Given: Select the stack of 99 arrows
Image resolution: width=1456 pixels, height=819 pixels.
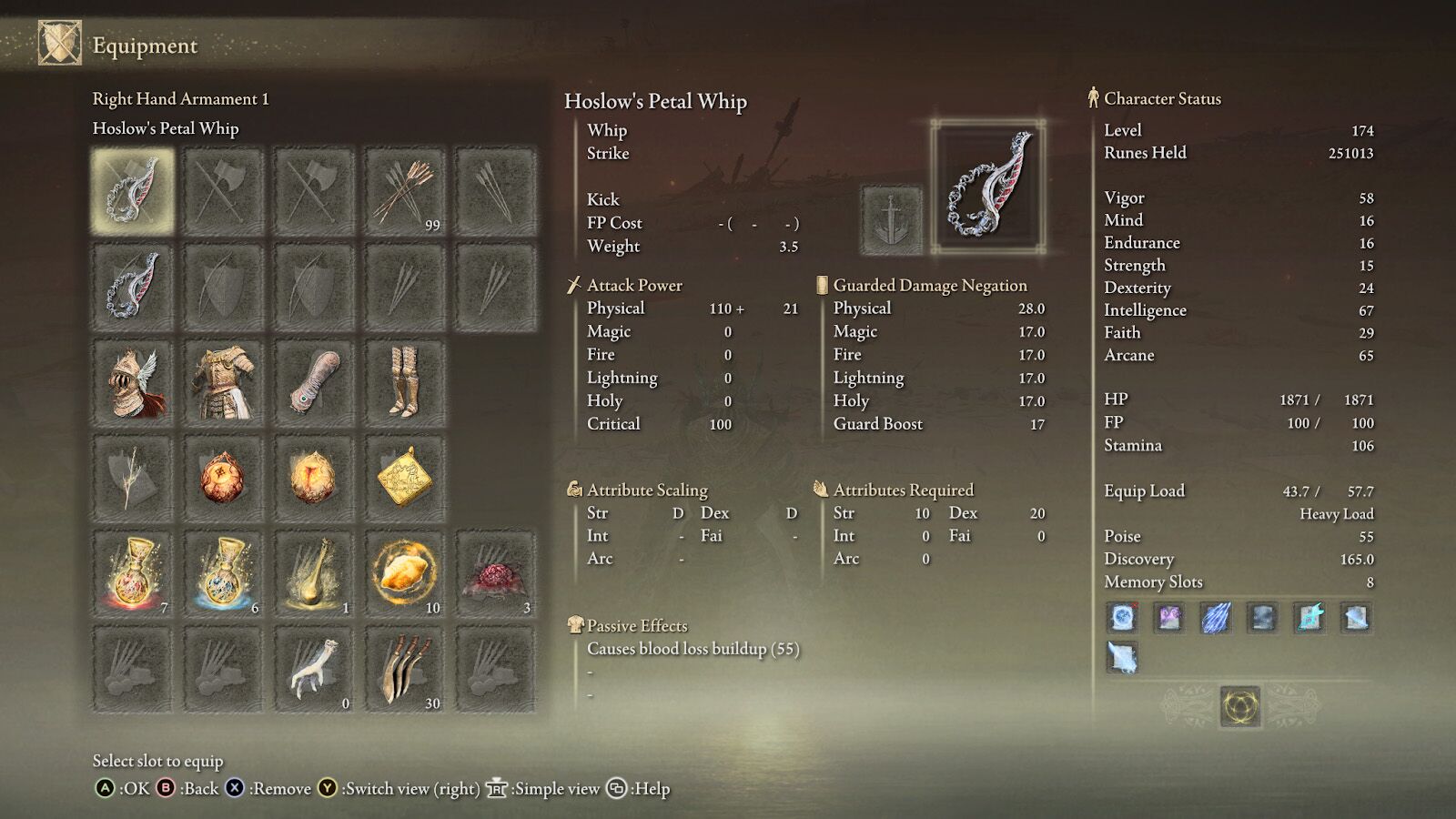Looking at the screenshot, I should tap(405, 191).
